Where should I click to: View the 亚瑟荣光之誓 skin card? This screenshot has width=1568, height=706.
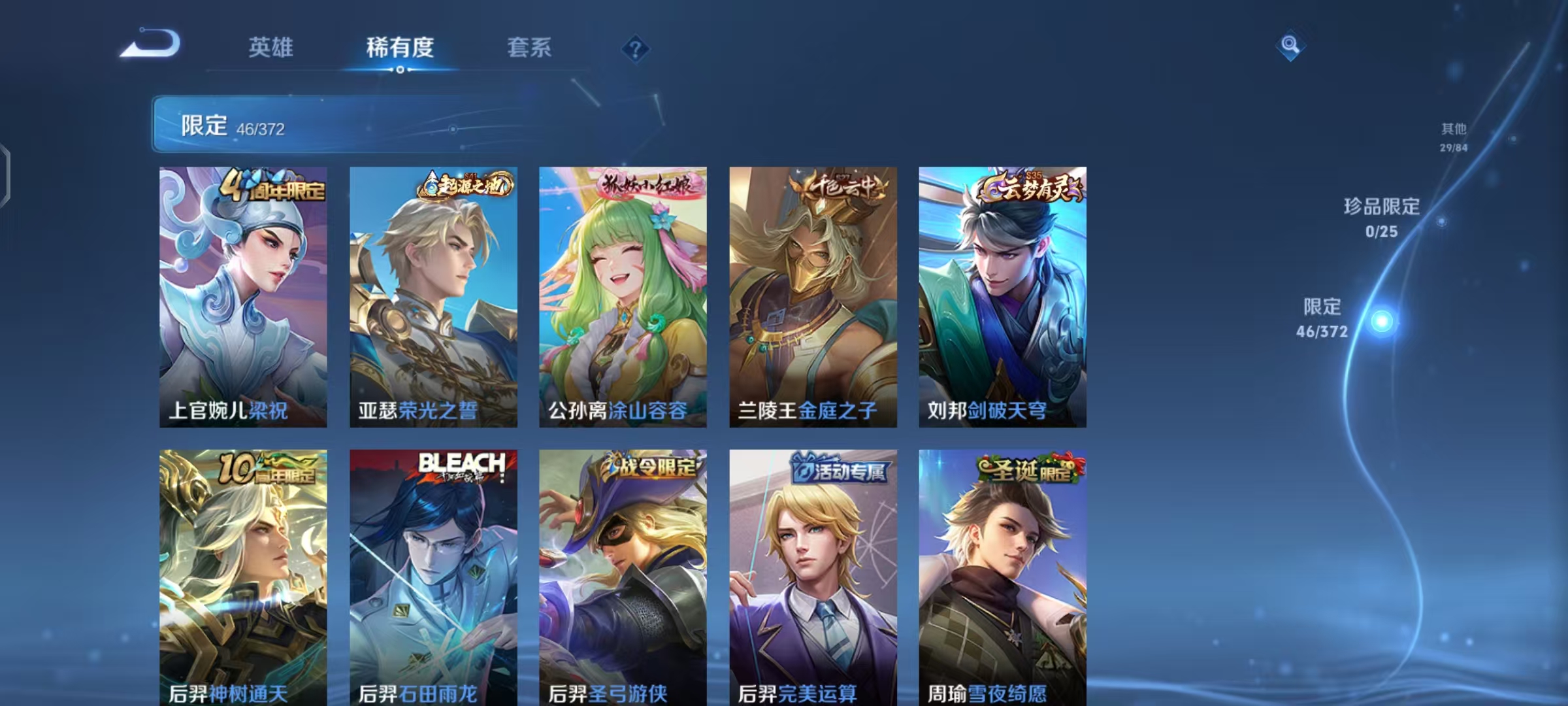[x=433, y=294]
